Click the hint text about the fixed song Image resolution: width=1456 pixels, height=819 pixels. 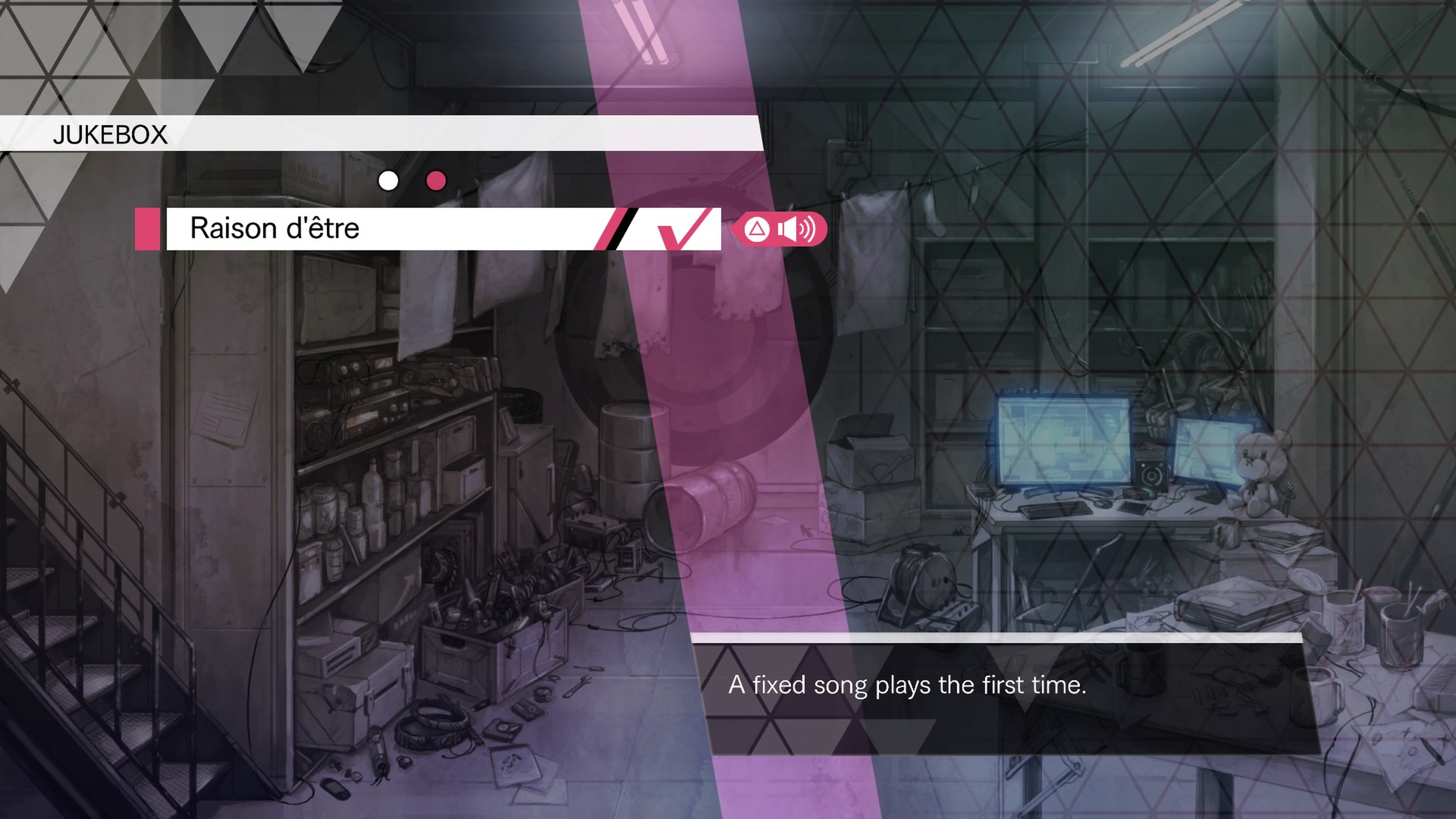point(907,685)
